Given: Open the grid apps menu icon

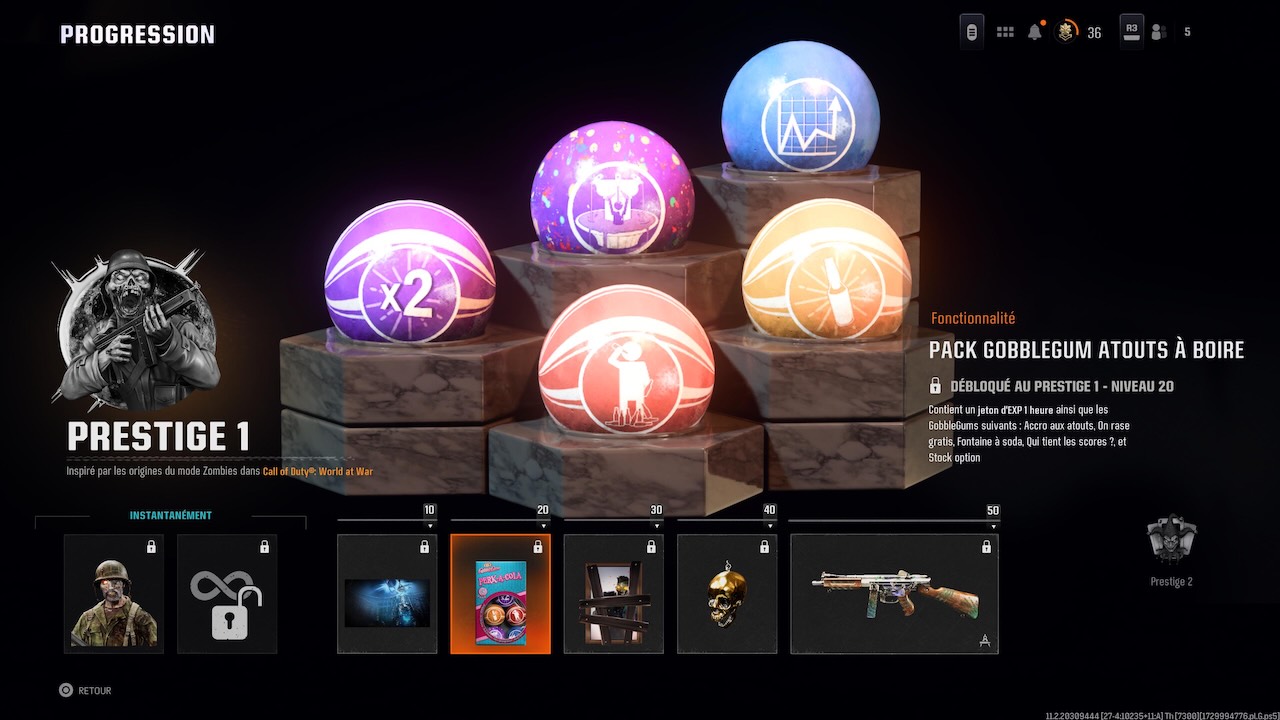Looking at the screenshot, I should tap(1005, 32).
